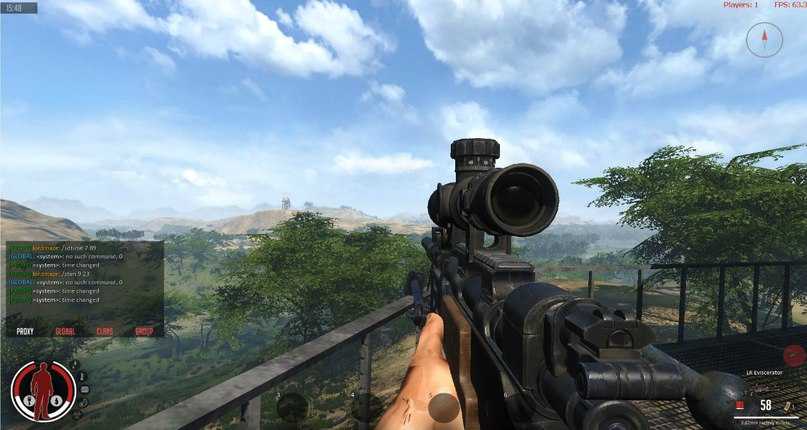
Task: Click the red ammo magazine icon
Action: point(739,405)
